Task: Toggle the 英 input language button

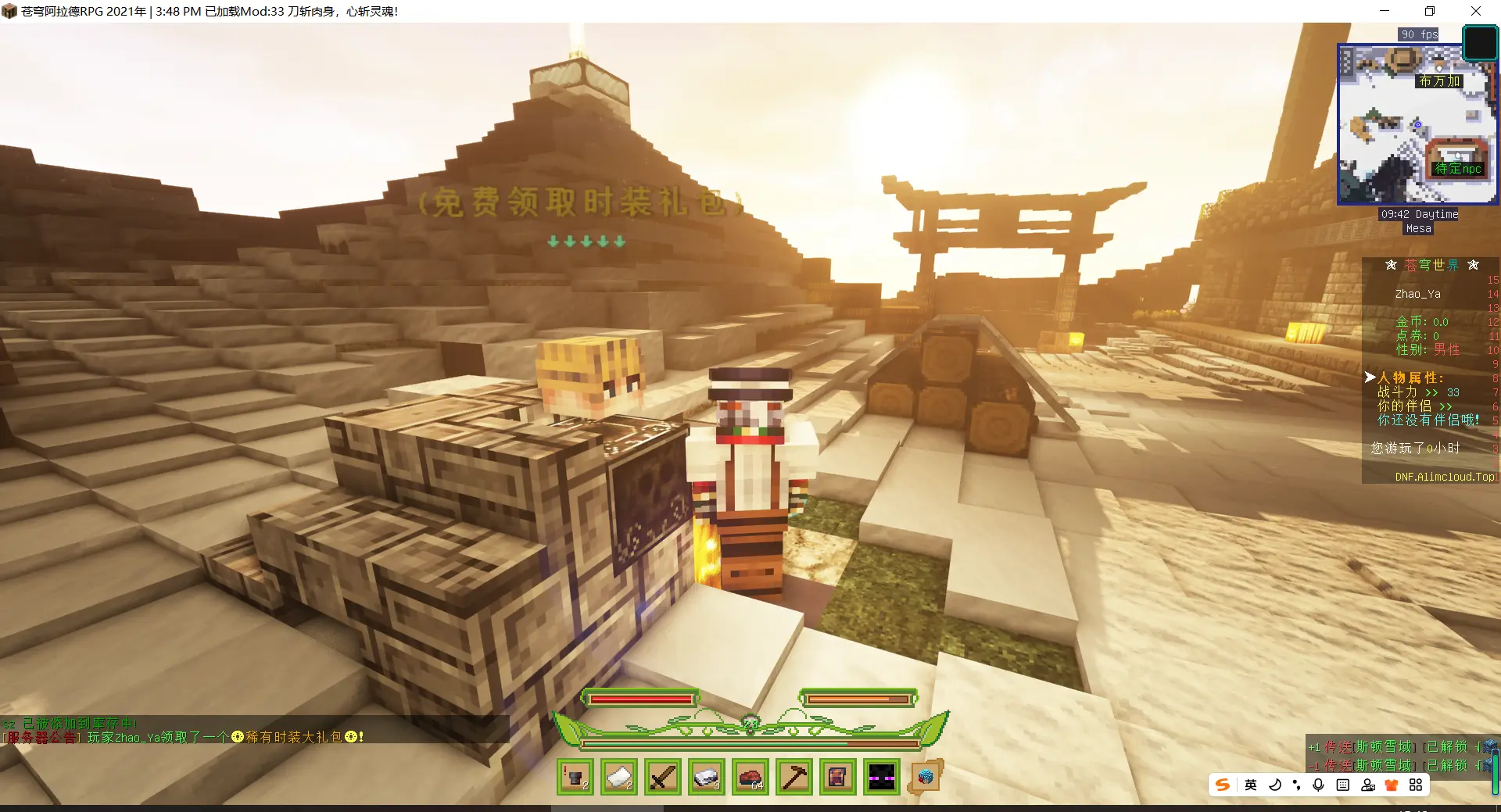Action: 1251,785
